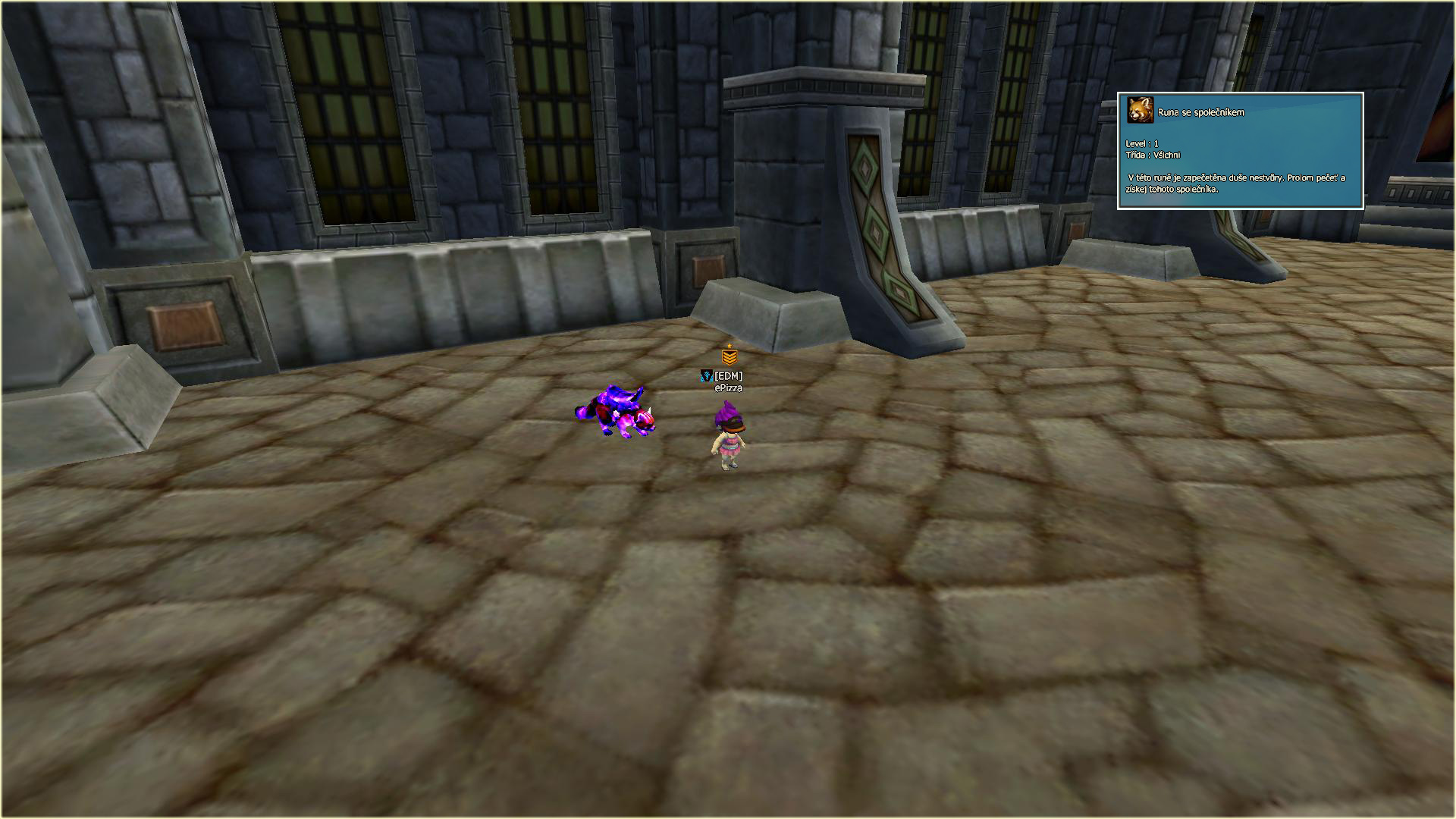The height and width of the screenshot is (819, 1456).
Task: Click the red panda companion rune icon
Action: (x=1140, y=111)
